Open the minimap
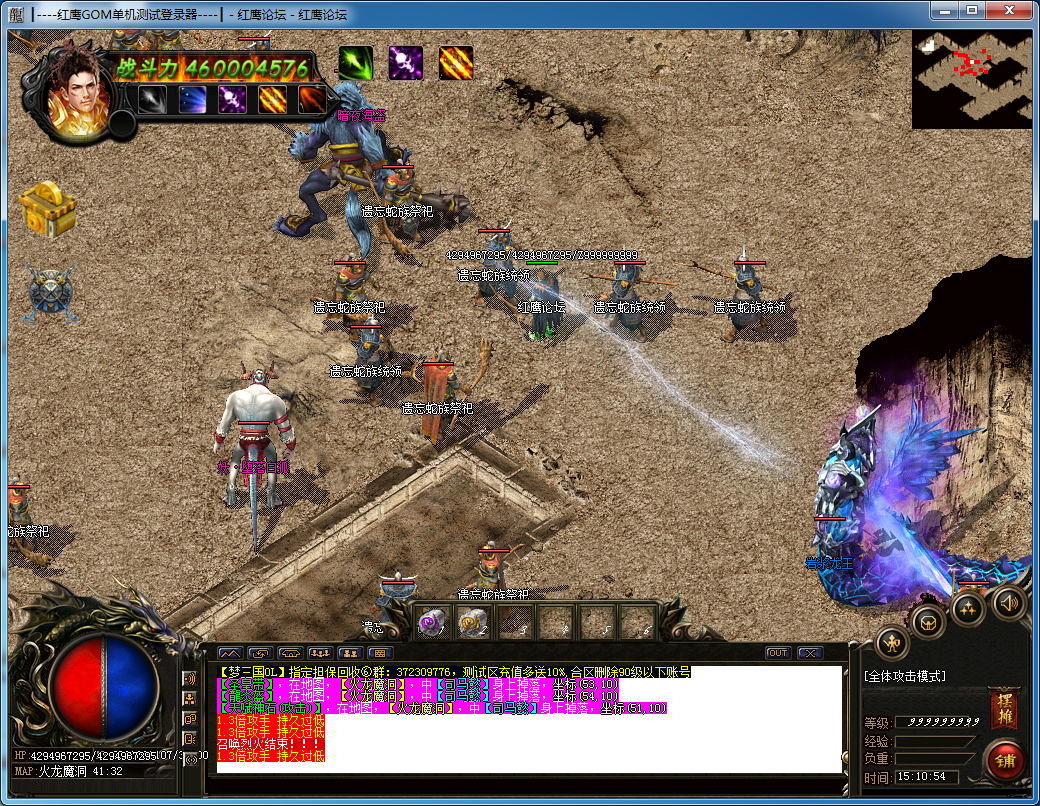The height and width of the screenshot is (806, 1040). 971,78
